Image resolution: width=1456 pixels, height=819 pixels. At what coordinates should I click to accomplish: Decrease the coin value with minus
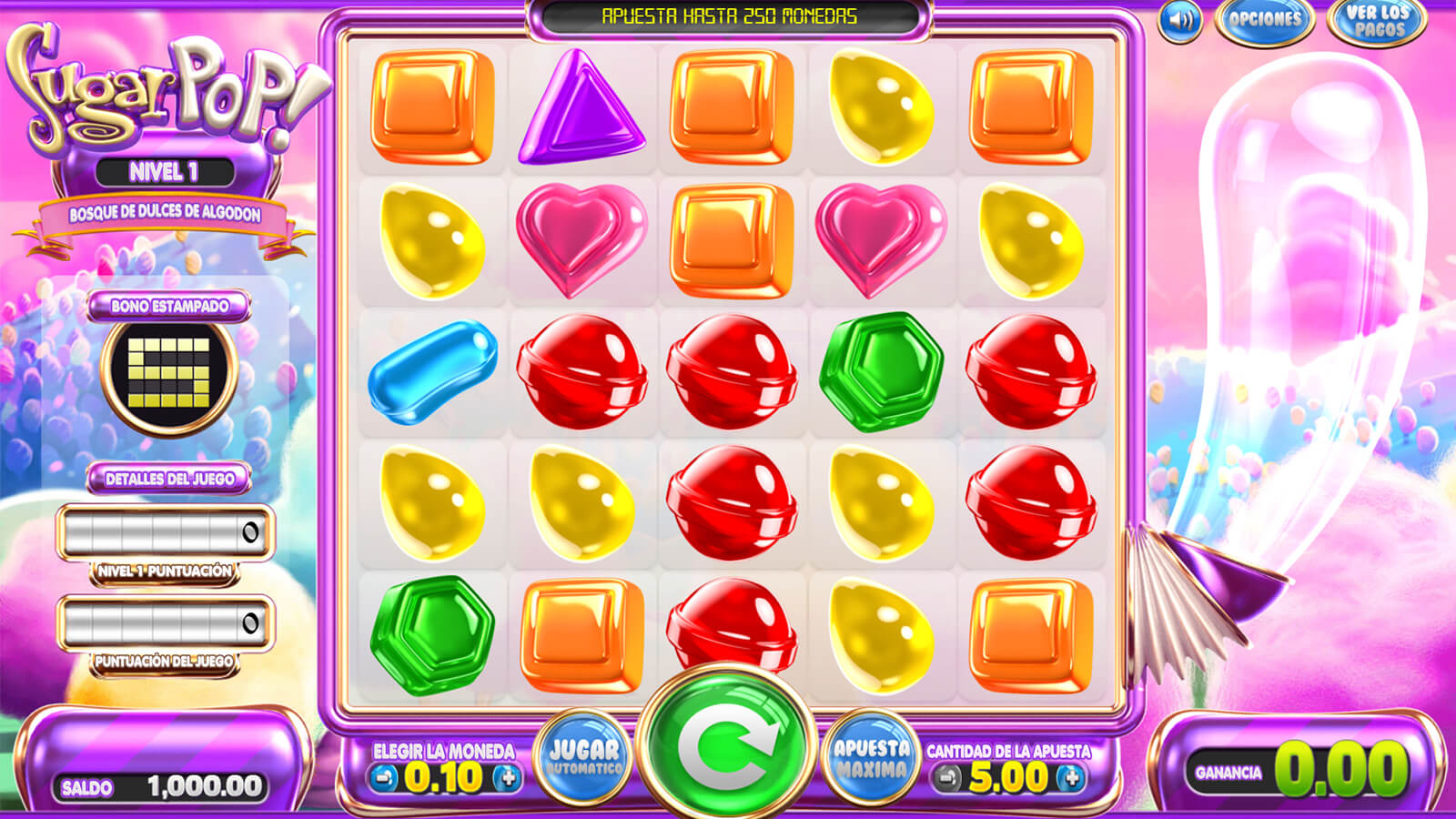pyautogui.click(x=384, y=778)
